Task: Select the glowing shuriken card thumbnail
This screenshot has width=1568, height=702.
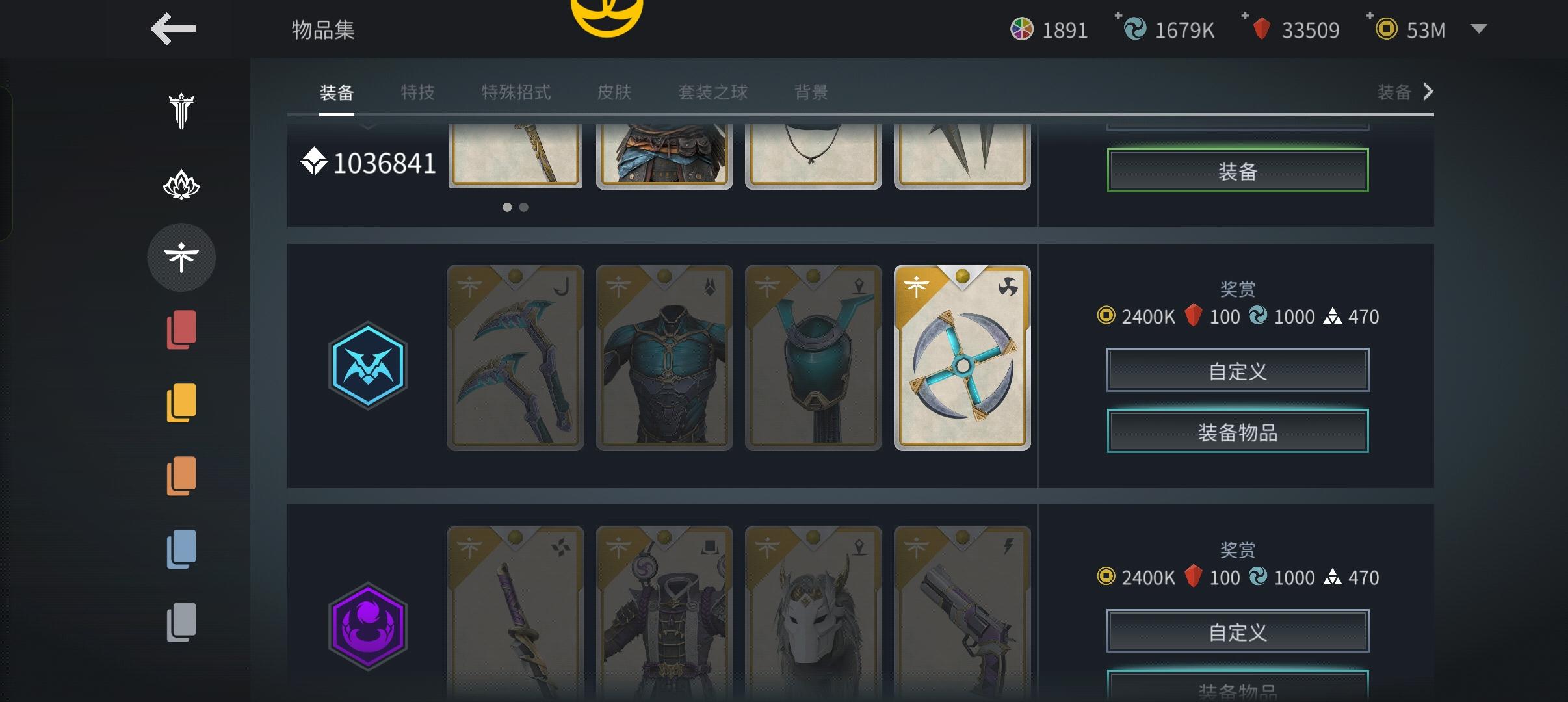Action: pyautogui.click(x=961, y=357)
